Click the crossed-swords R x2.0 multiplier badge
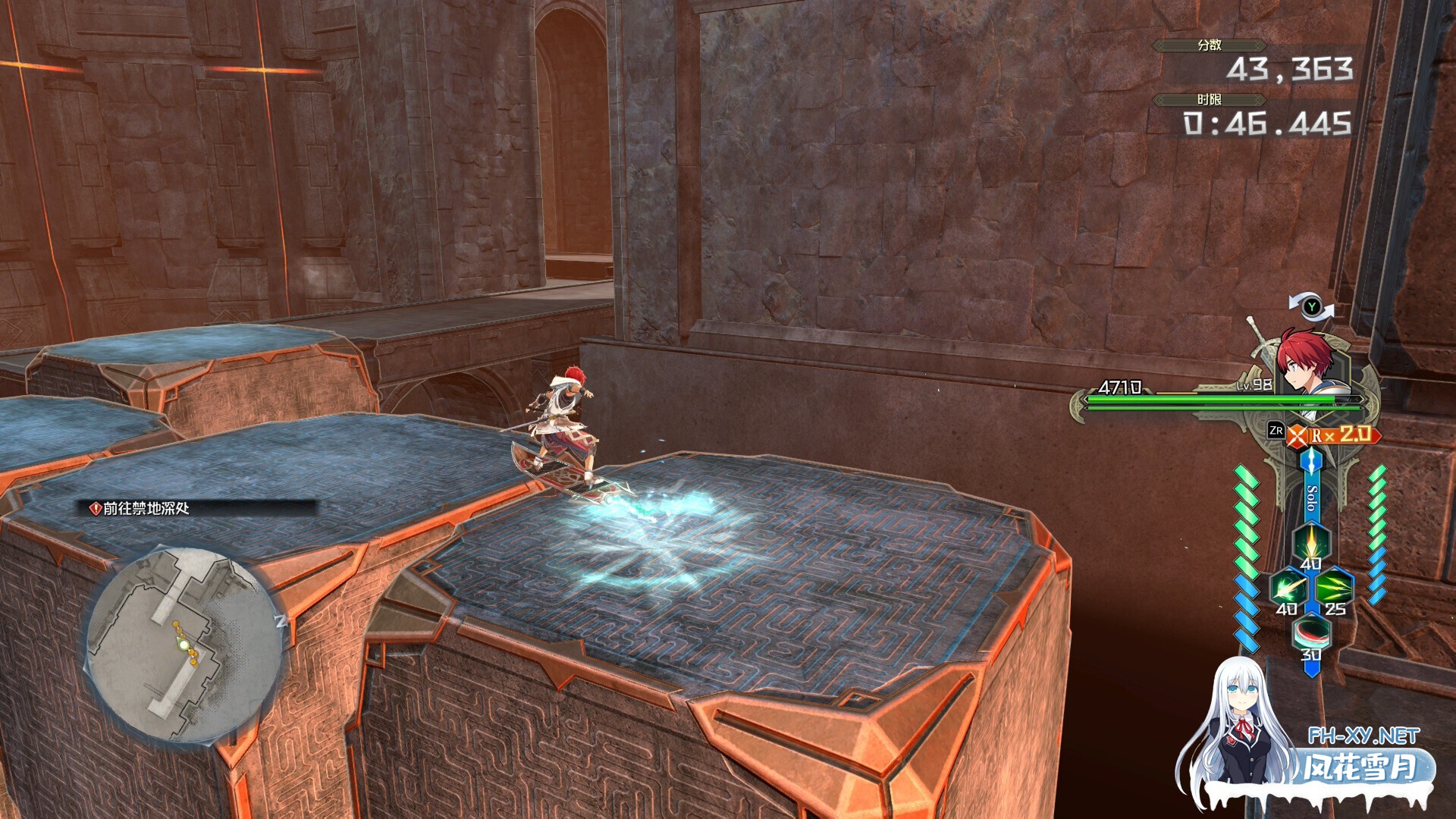This screenshot has height=819, width=1456. [1335, 435]
